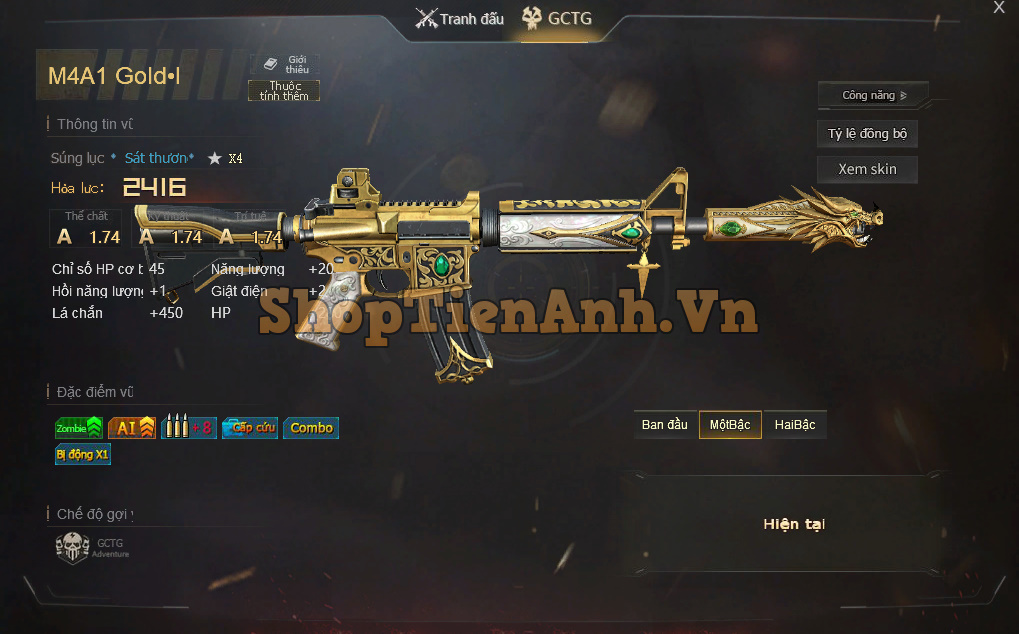The image size is (1019, 634).
Task: Click the Tỷ lệ đồng bộ button
Action: pyautogui.click(x=867, y=134)
